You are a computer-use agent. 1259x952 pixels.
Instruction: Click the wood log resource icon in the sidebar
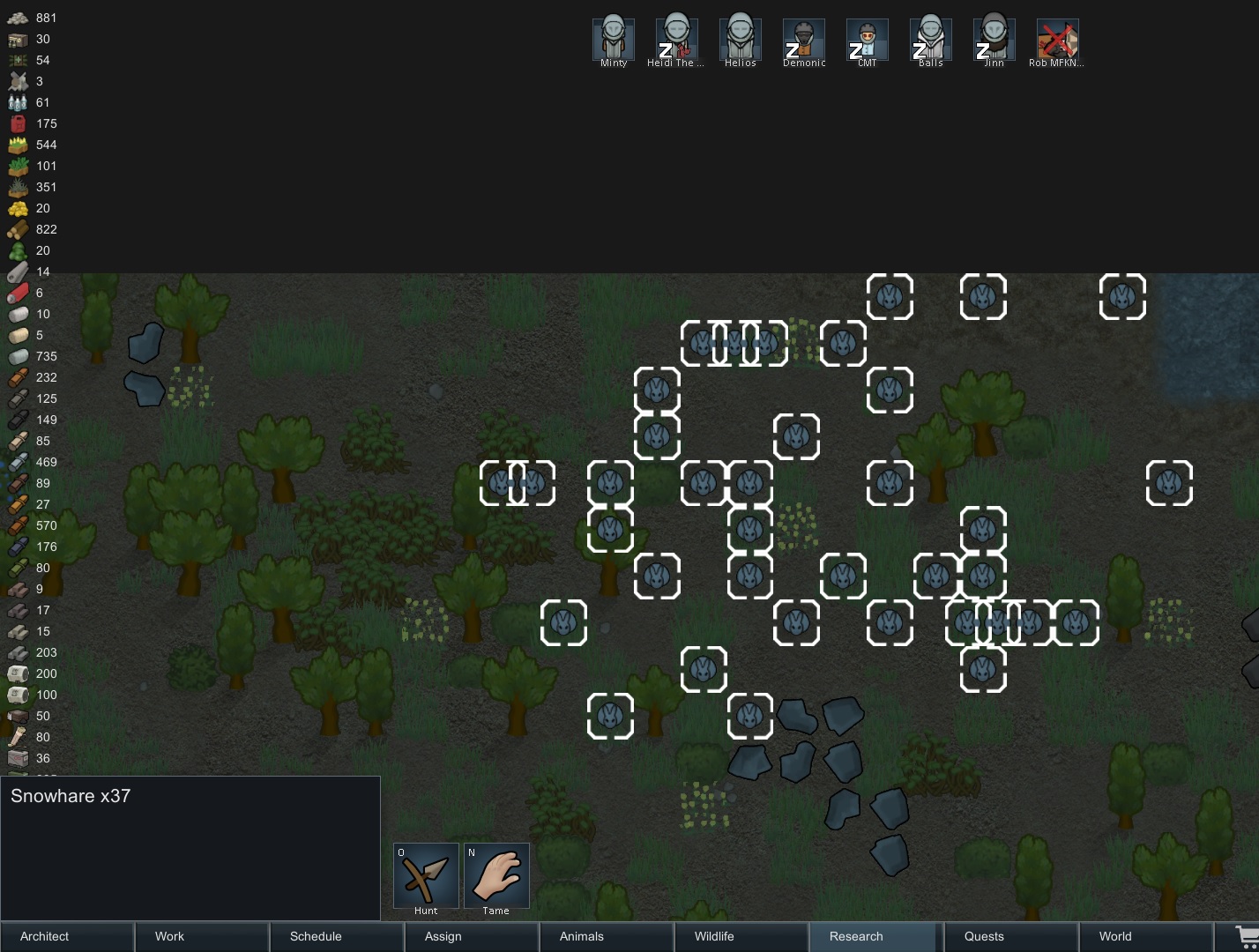pyautogui.click(x=18, y=229)
